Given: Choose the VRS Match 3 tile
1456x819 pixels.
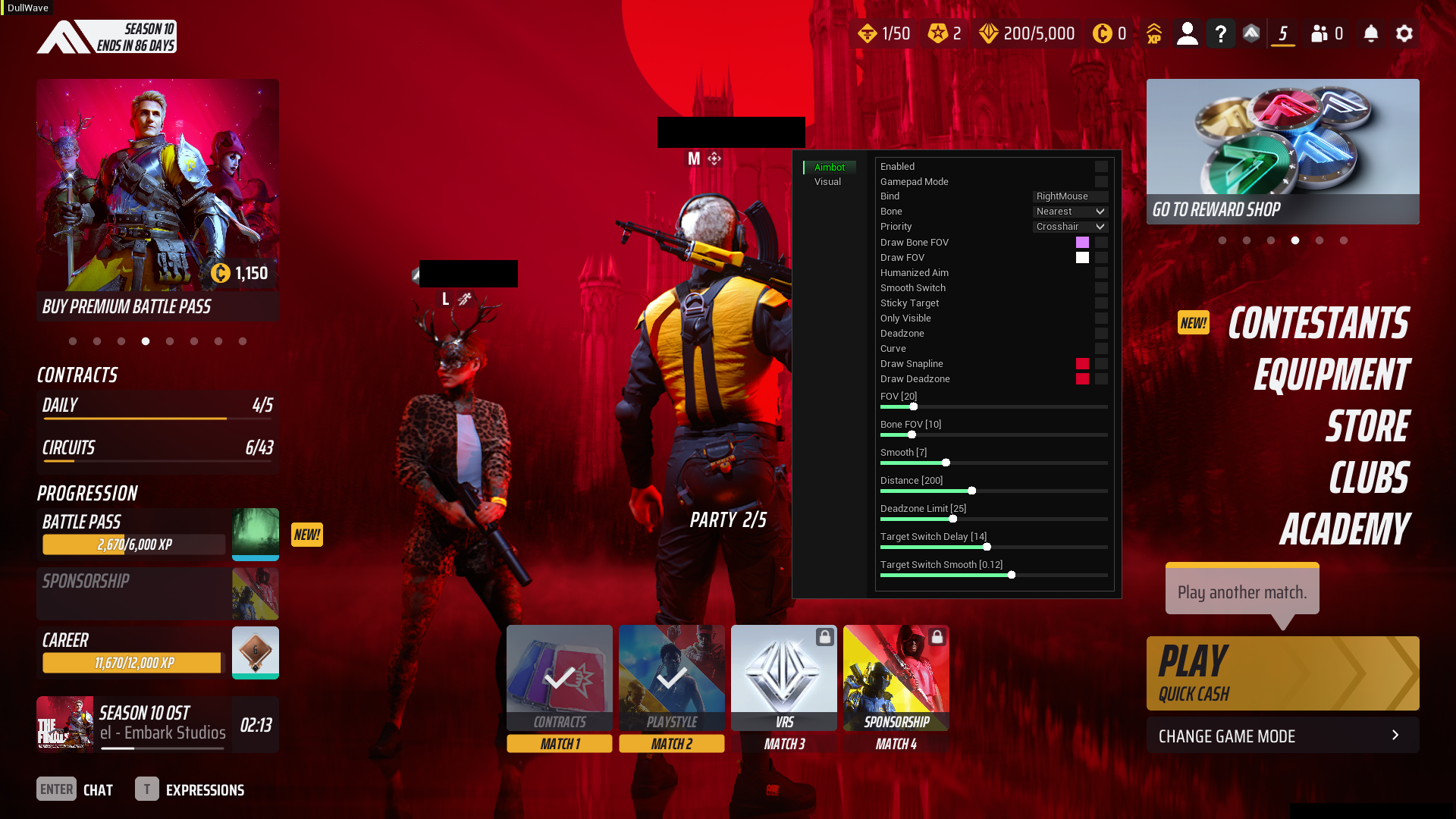Looking at the screenshot, I should pyautogui.click(x=783, y=687).
